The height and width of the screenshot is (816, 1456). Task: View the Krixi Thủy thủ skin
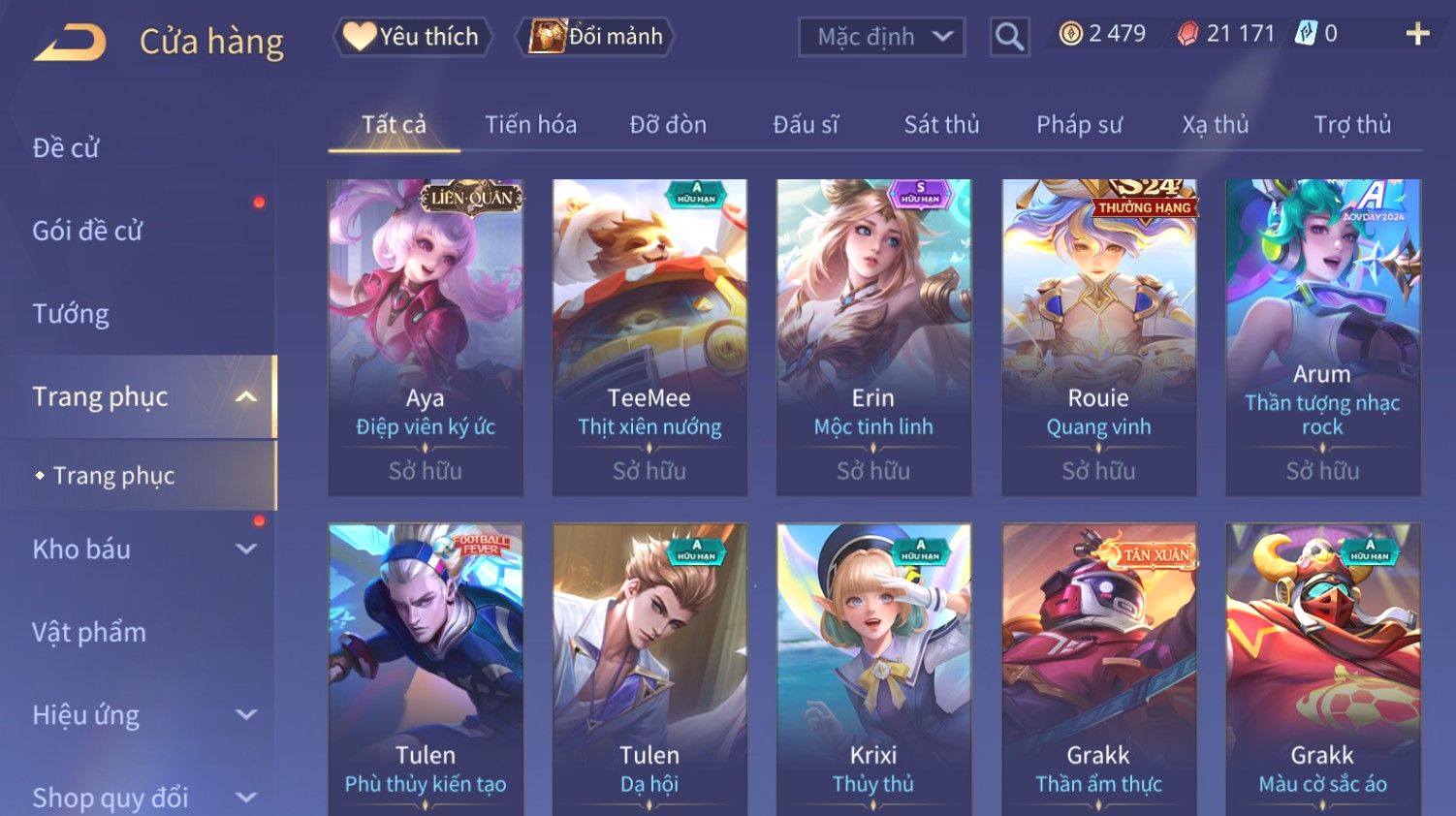[873, 669]
